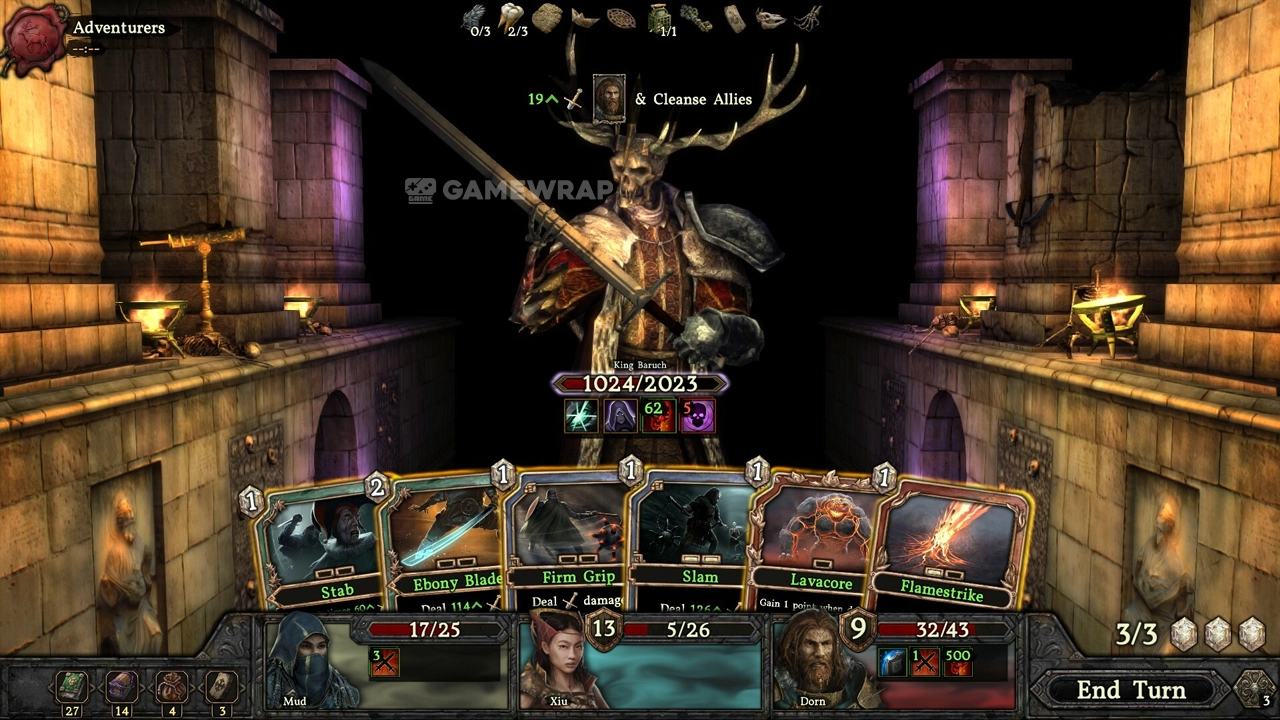
Task: Open the purple chest pile
Action: coord(122,687)
